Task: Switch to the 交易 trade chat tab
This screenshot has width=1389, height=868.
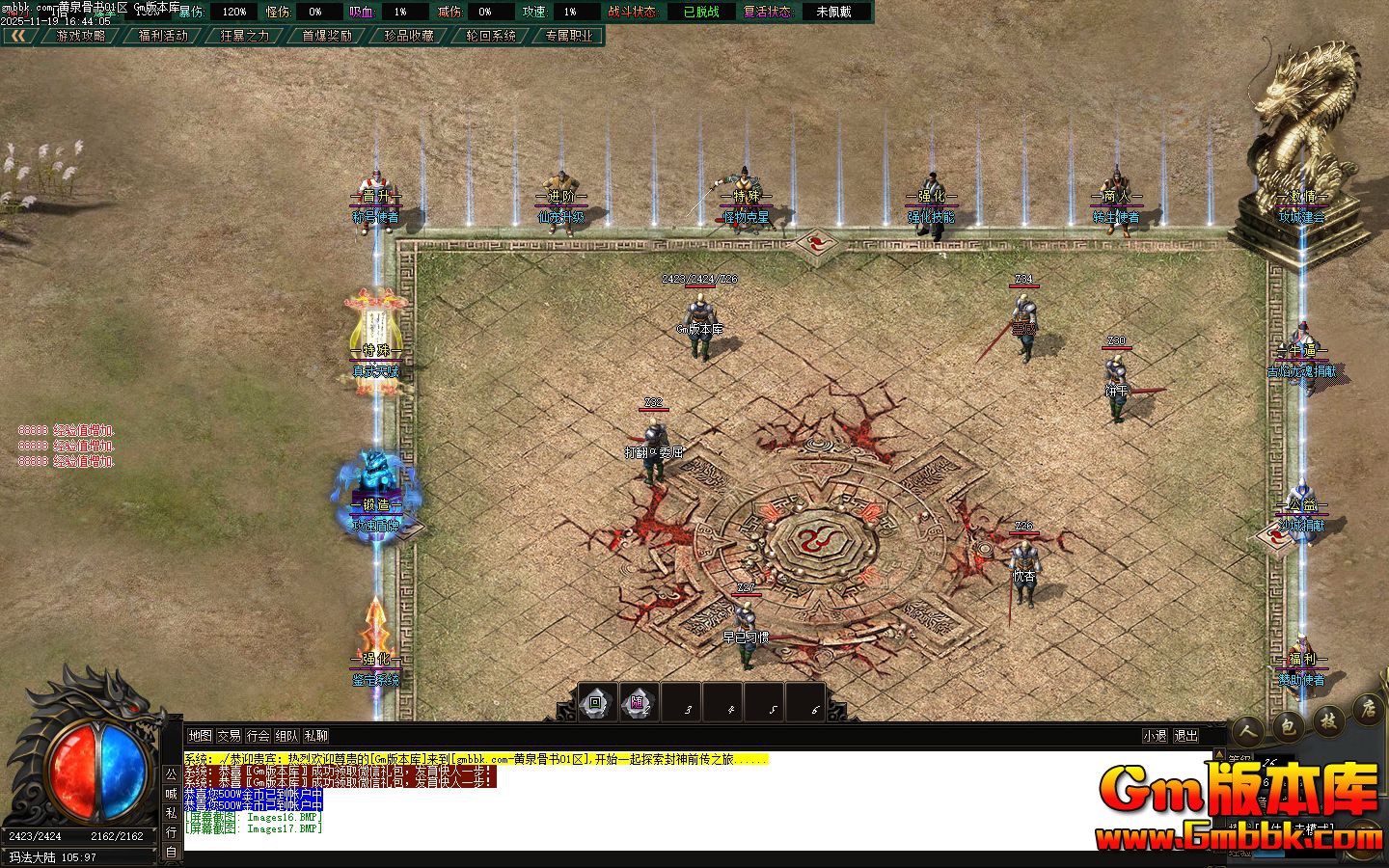Action: point(231,734)
